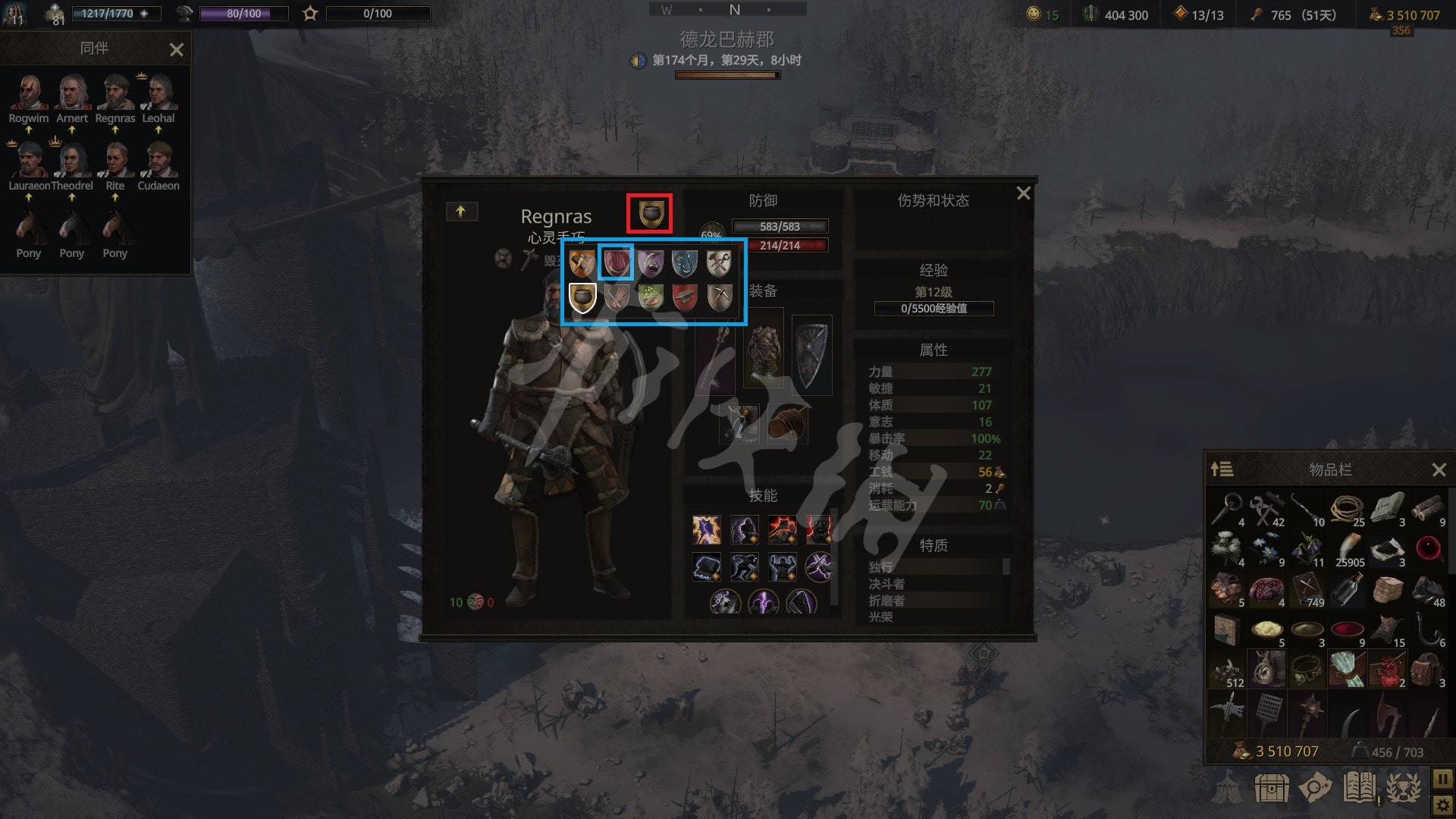Open the journal book icon
Image resolution: width=1456 pixels, height=819 pixels.
(x=1359, y=789)
